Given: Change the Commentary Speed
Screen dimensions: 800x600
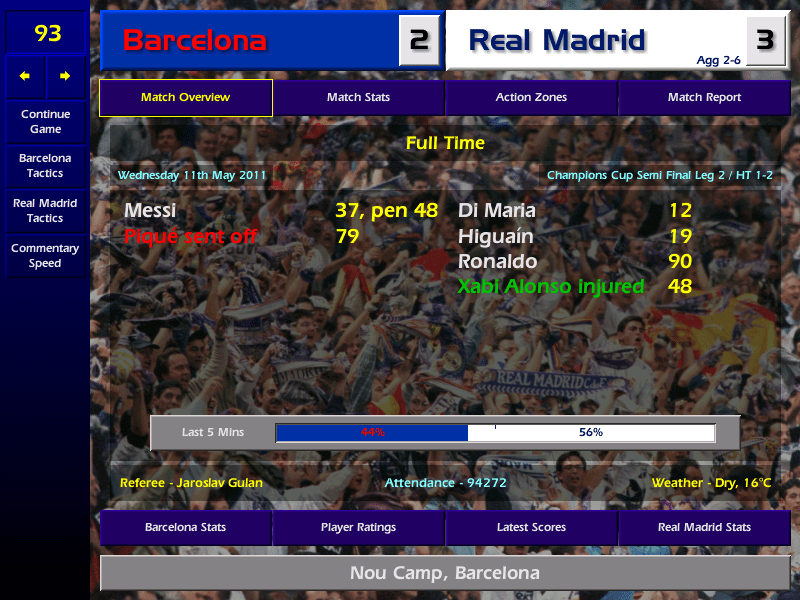Looking at the screenshot, I should [x=45, y=255].
